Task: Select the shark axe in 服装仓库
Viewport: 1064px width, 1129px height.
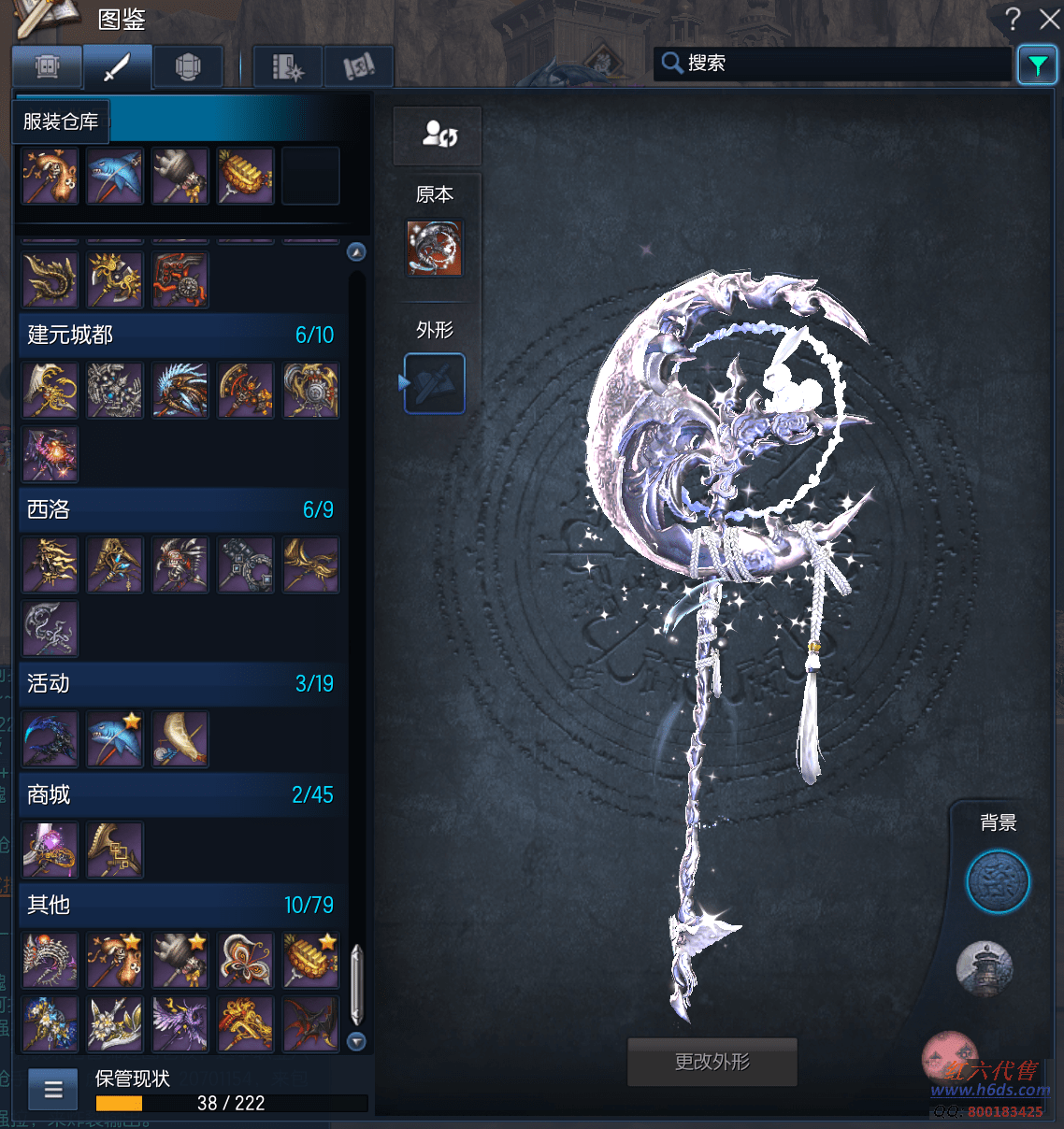Action: [115, 176]
